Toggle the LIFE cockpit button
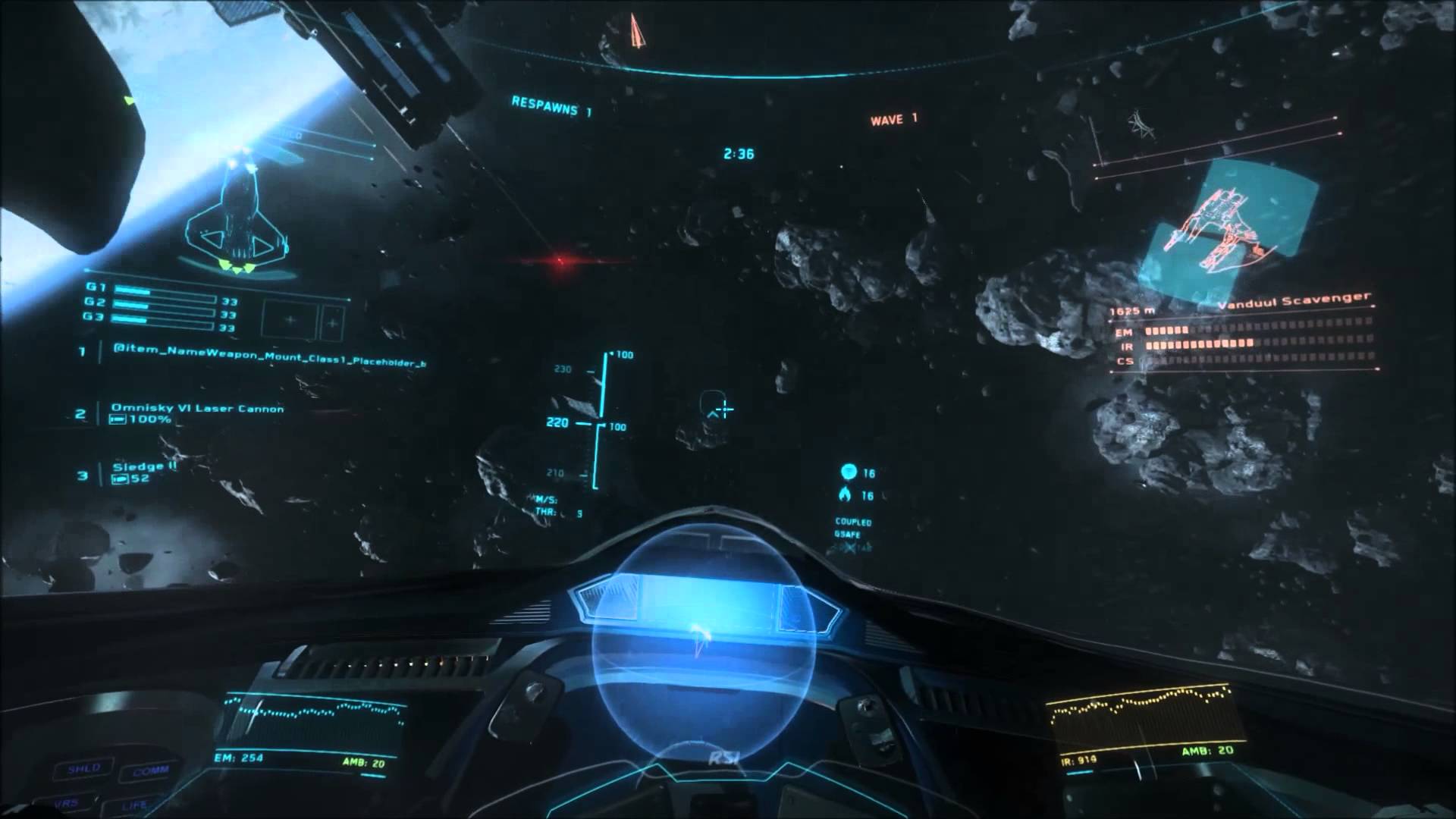Image resolution: width=1456 pixels, height=819 pixels. [133, 804]
